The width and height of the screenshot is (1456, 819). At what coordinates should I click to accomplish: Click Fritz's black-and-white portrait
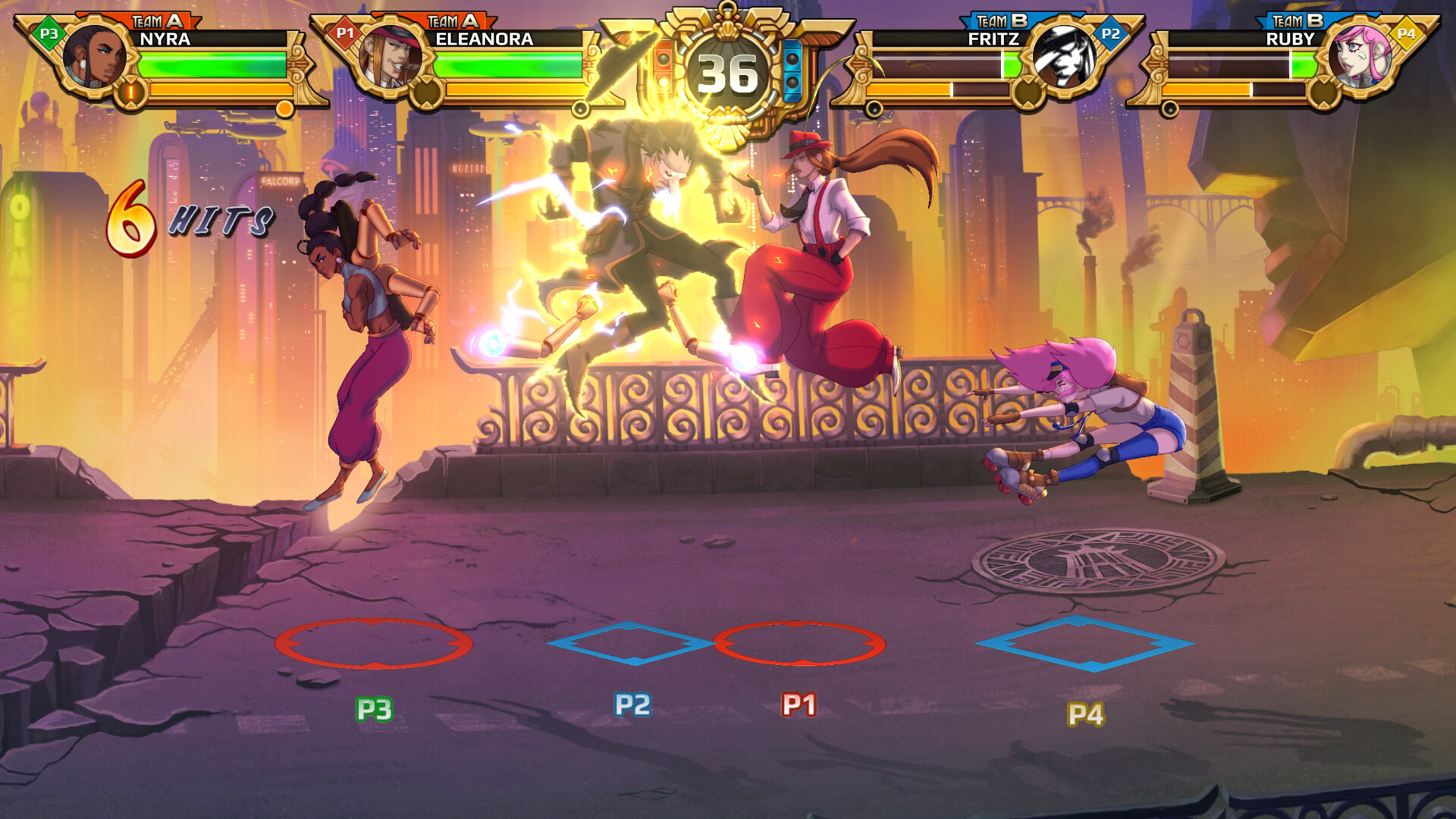point(1063,57)
